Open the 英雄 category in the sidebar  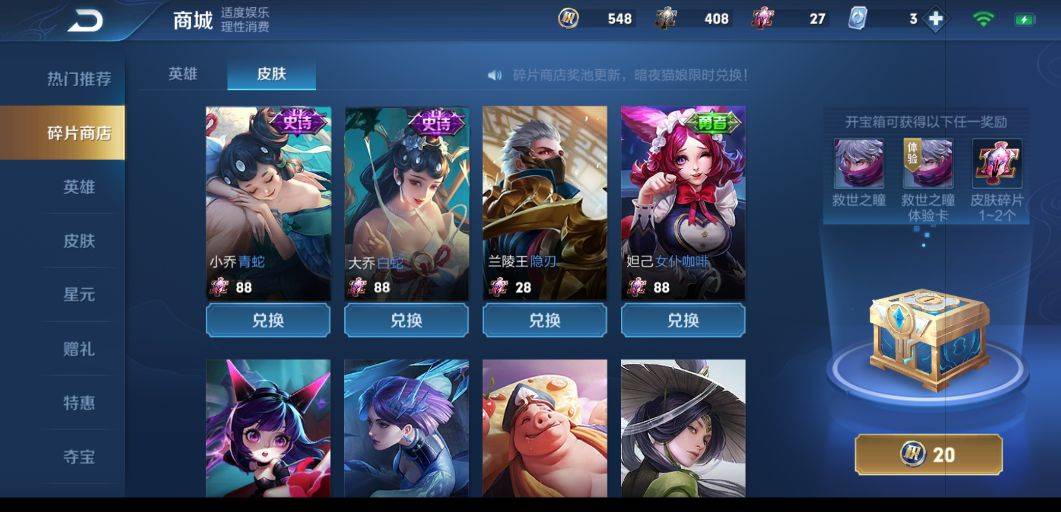pyautogui.click(x=79, y=187)
